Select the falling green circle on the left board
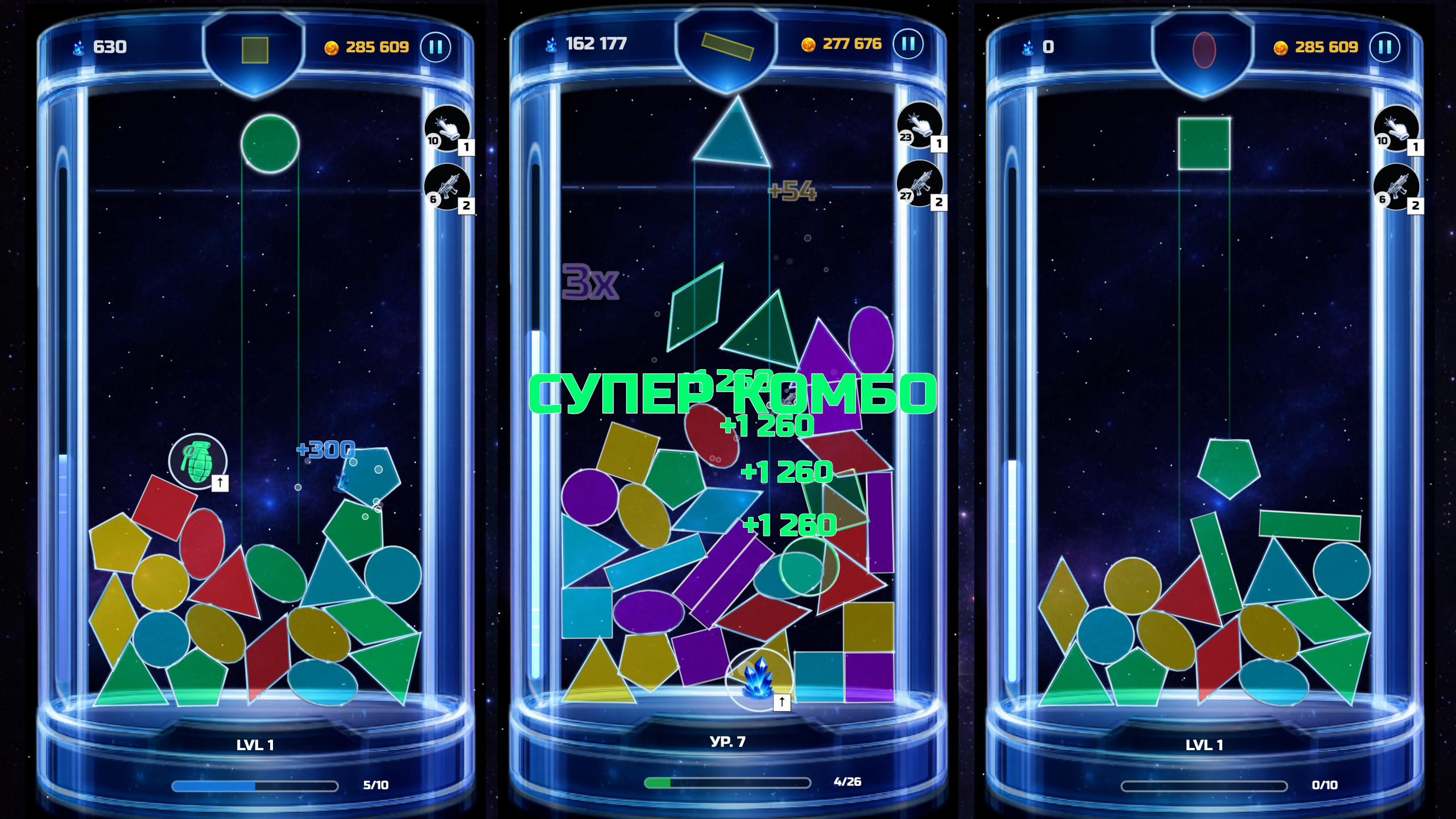 [x=270, y=143]
